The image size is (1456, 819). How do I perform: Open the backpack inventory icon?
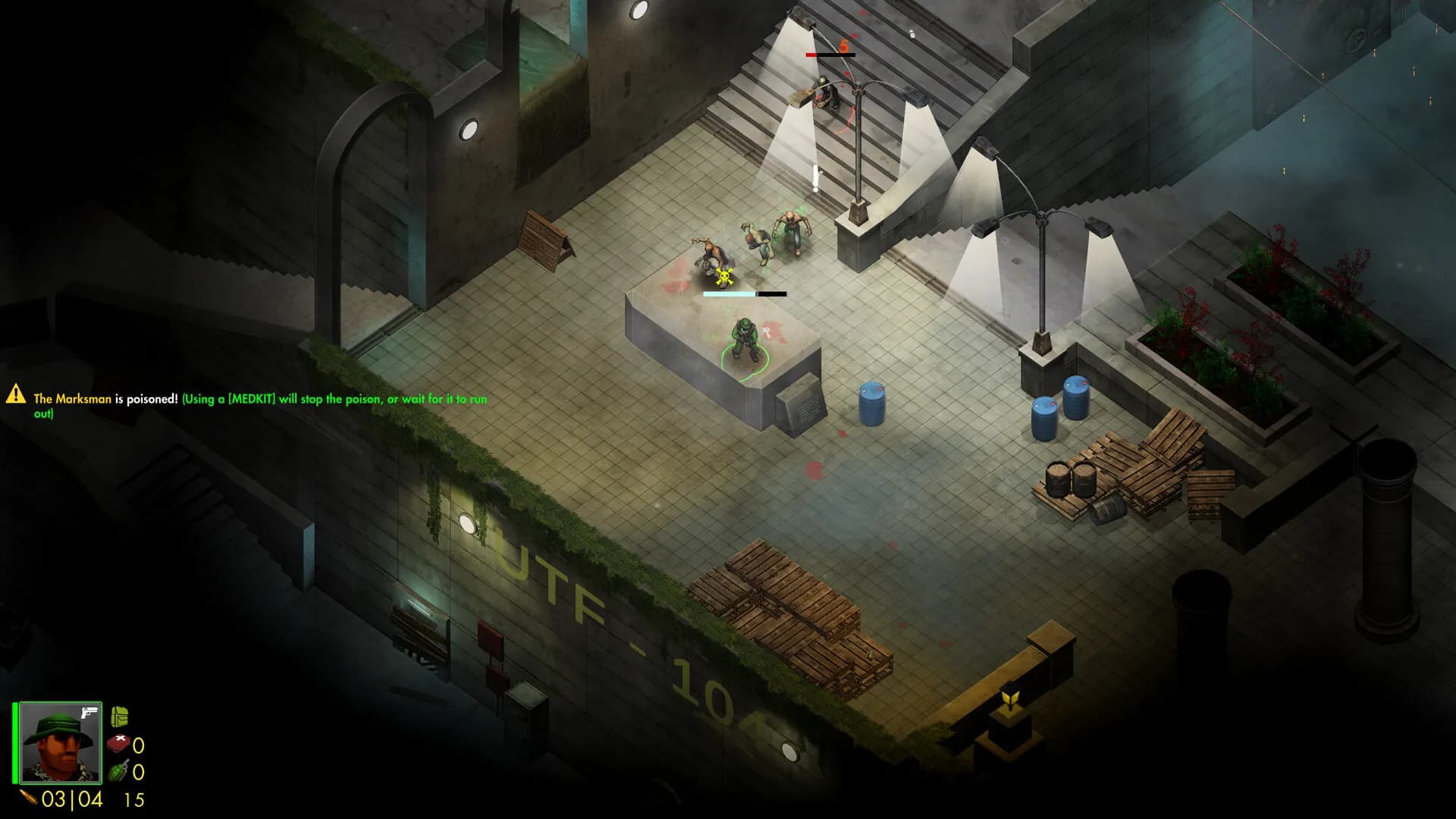(120, 716)
